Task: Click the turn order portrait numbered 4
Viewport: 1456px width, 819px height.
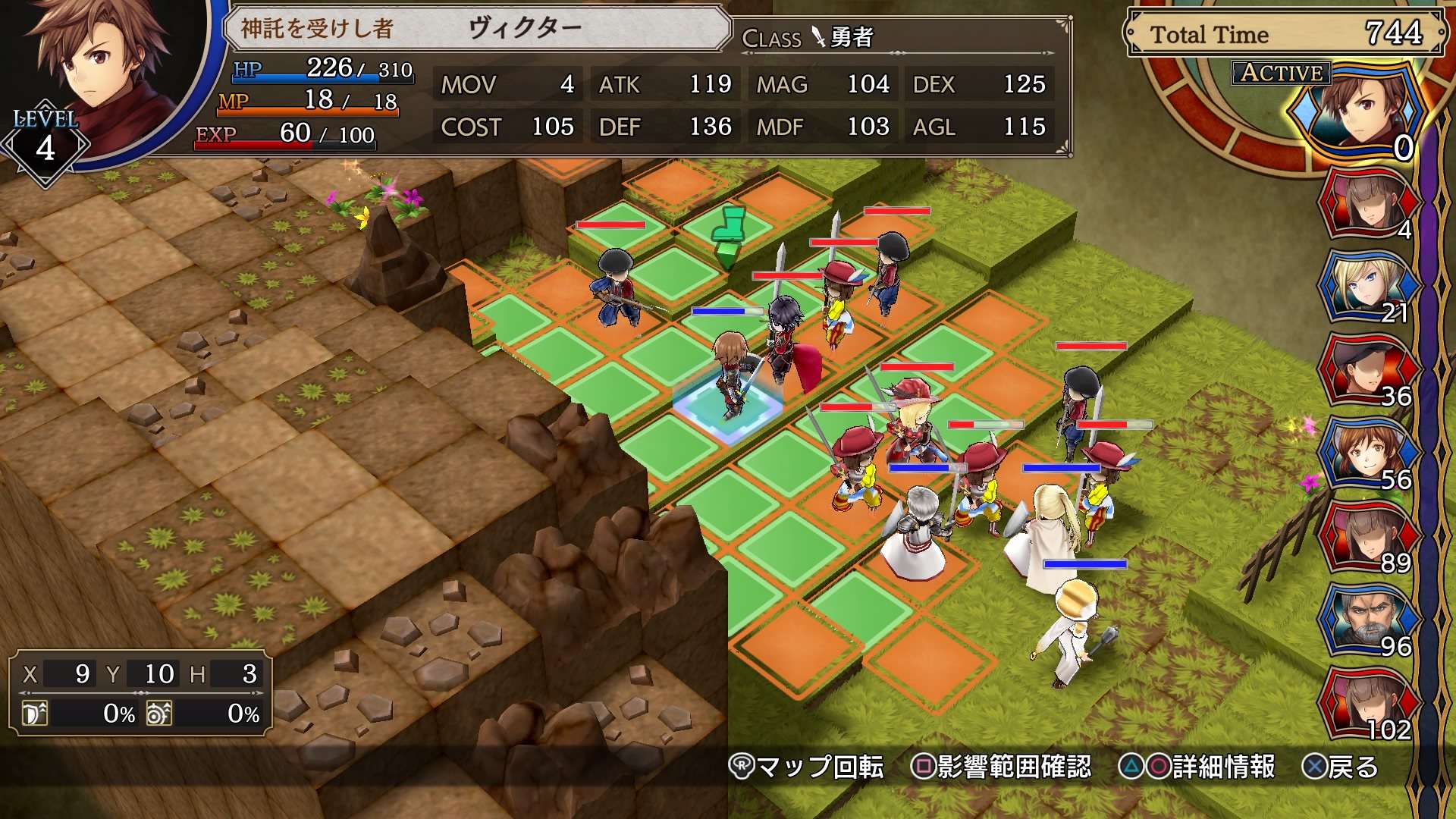Action: pyautogui.click(x=1367, y=202)
